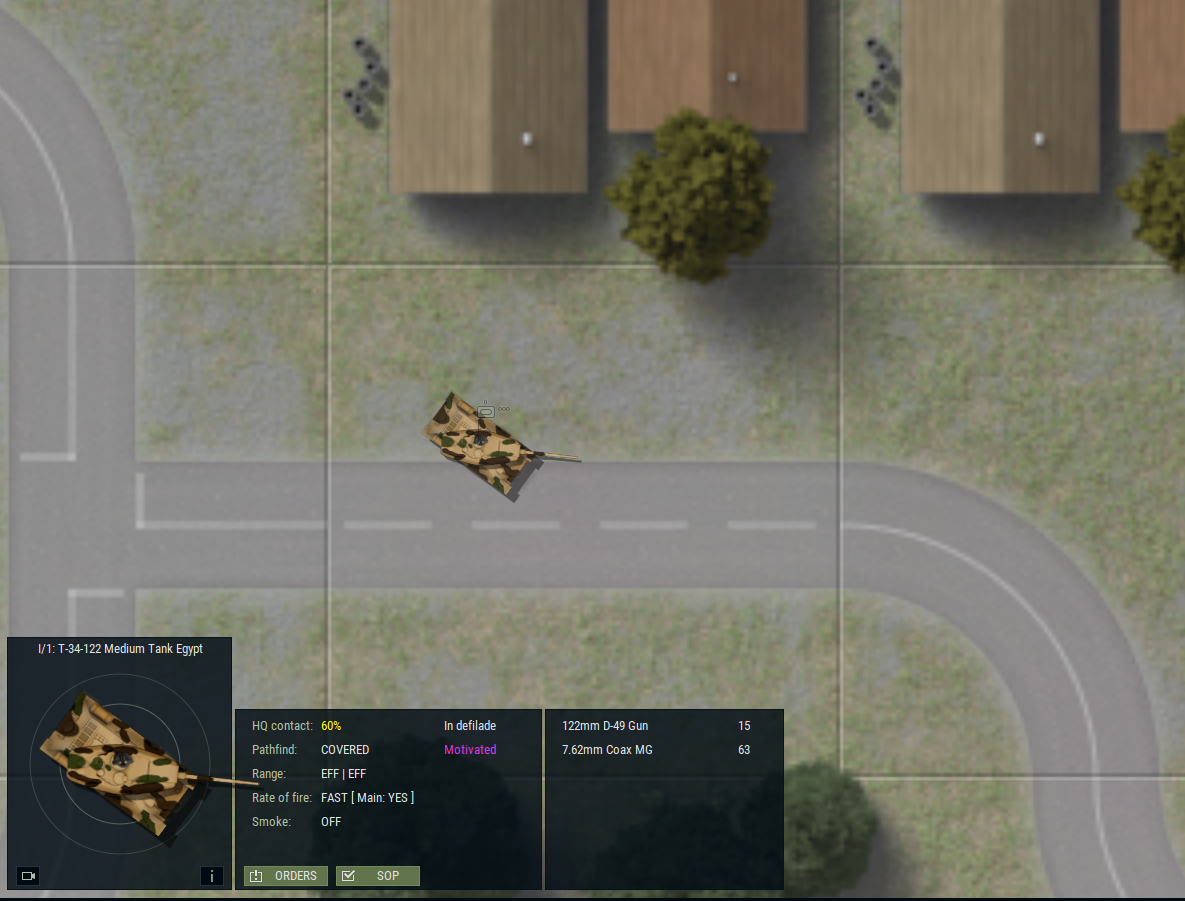This screenshot has width=1185, height=901.
Task: Show unit info with the i button
Action: coord(211,876)
